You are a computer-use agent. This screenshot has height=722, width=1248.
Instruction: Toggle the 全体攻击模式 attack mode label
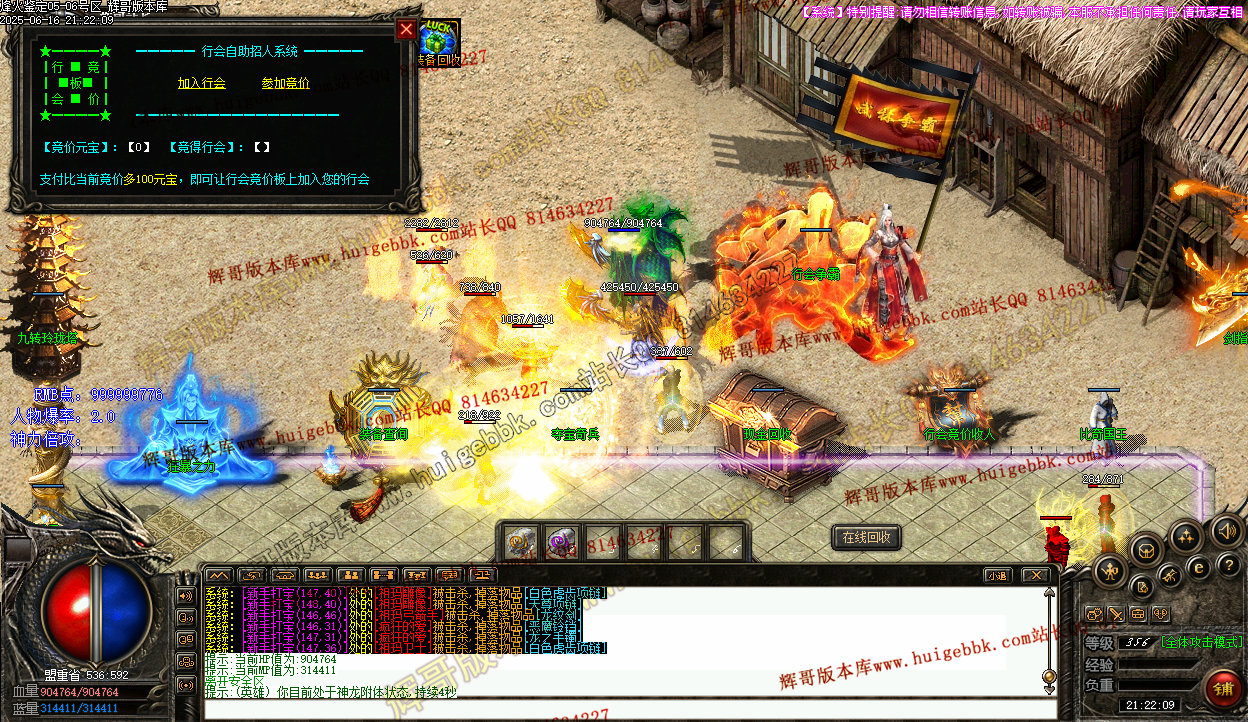pyautogui.click(x=1201, y=642)
